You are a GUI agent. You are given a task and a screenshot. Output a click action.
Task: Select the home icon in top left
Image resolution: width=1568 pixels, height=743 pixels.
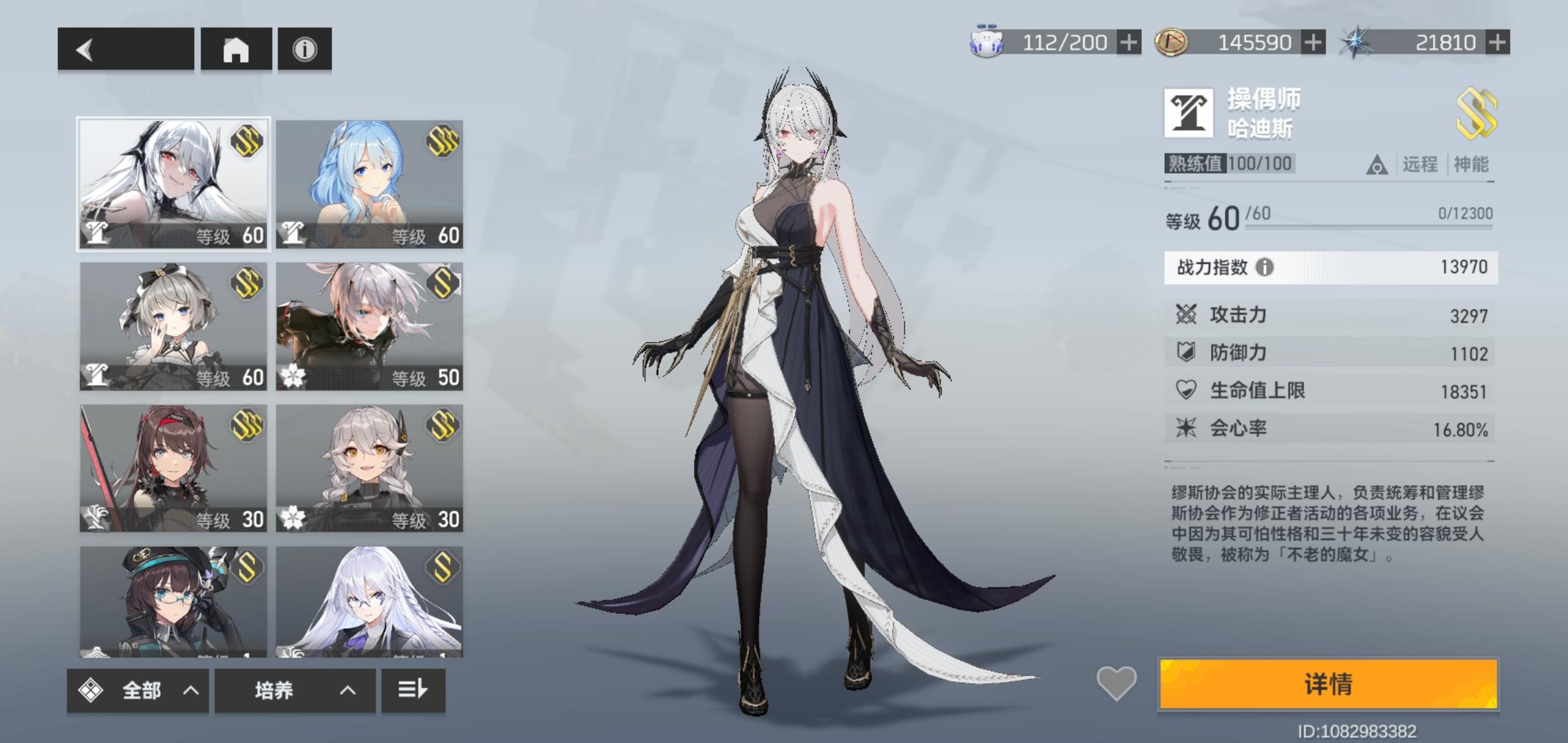tap(237, 48)
